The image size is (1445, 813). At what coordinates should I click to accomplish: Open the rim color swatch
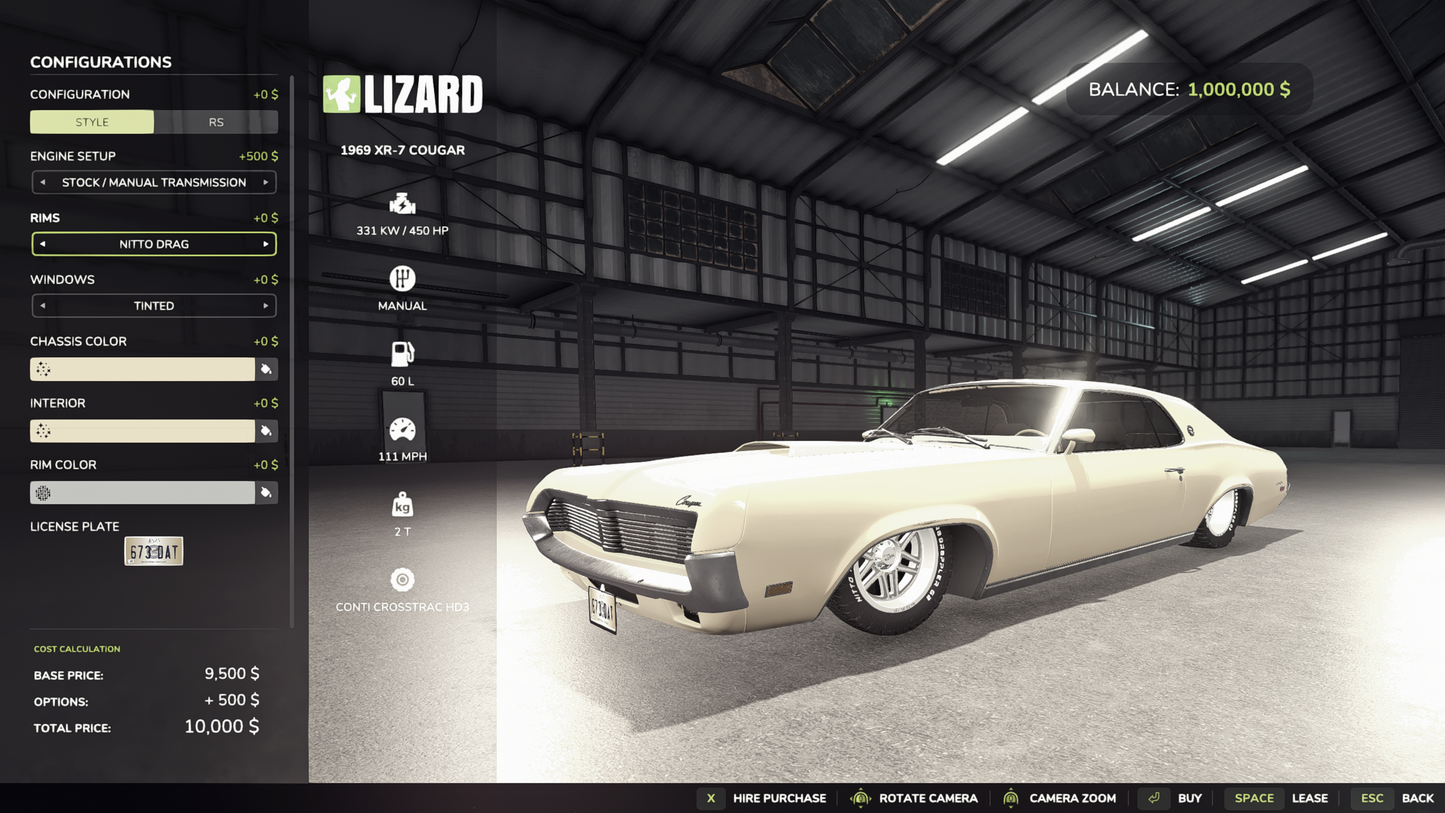coord(142,493)
